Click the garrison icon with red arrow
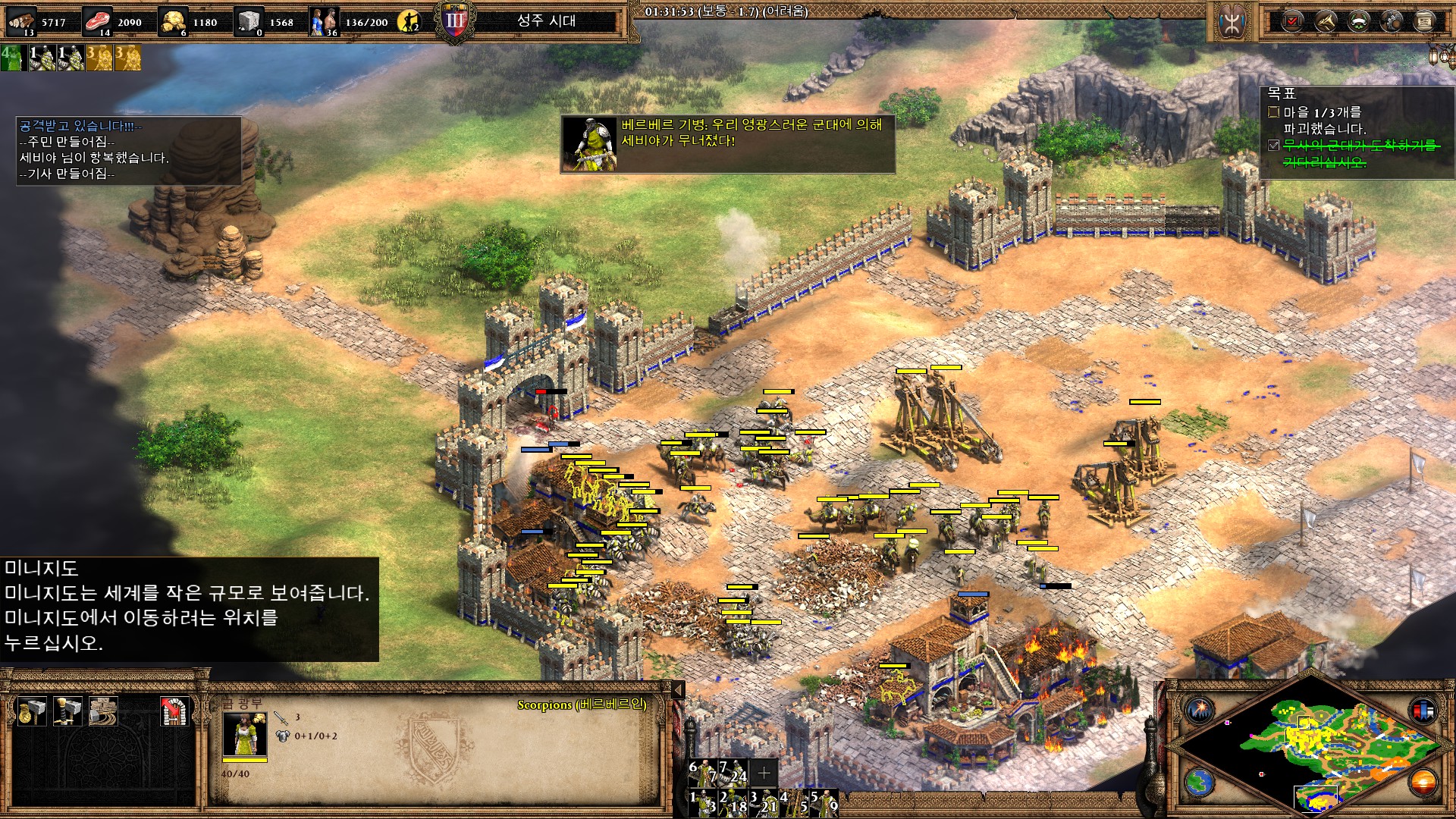1456x819 pixels. pyautogui.click(x=174, y=711)
